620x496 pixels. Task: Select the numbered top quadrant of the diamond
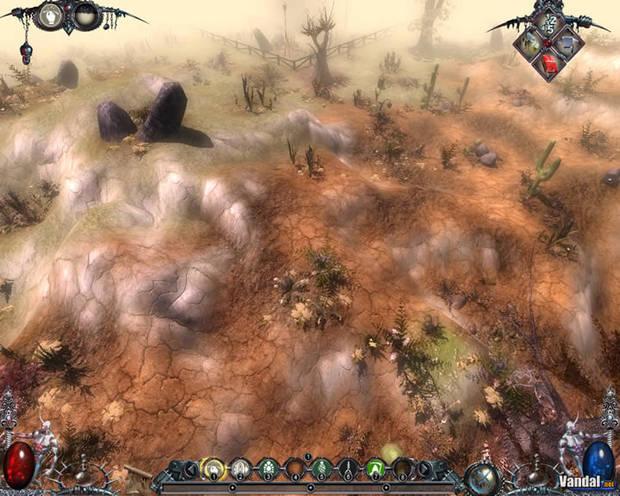pyautogui.click(x=548, y=23)
